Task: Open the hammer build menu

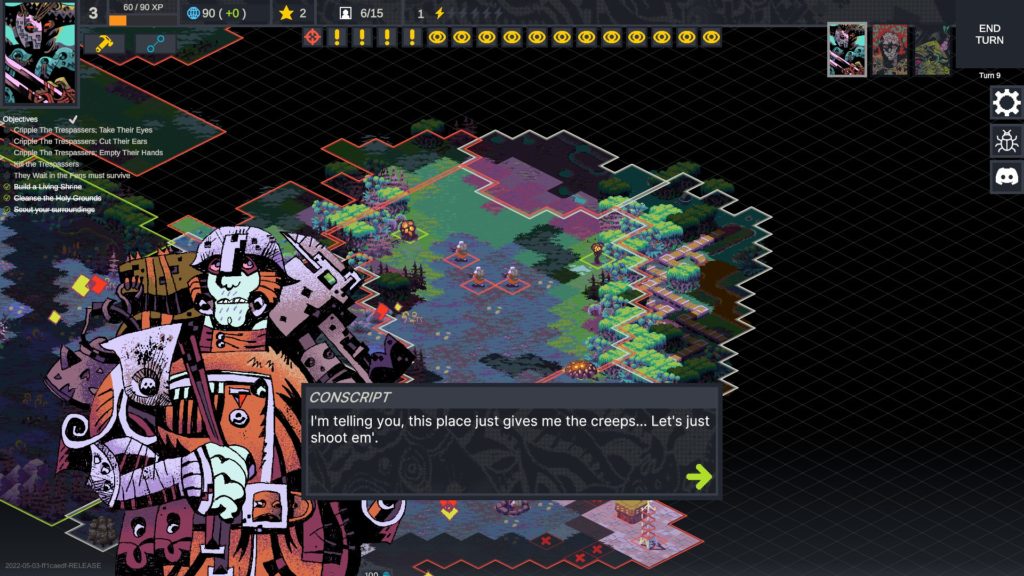Action: 103,45
